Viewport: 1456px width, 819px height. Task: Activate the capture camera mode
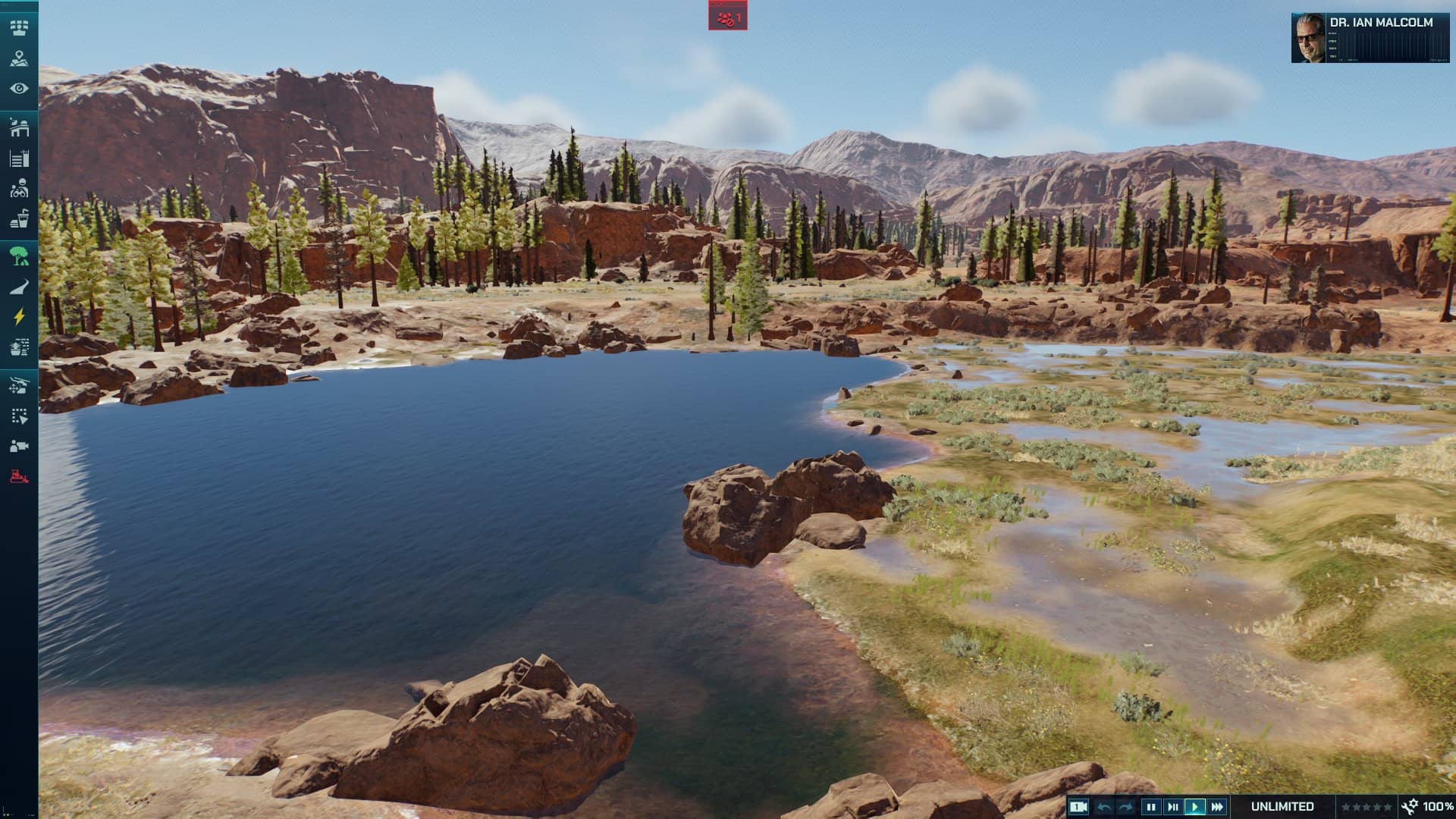(19, 446)
